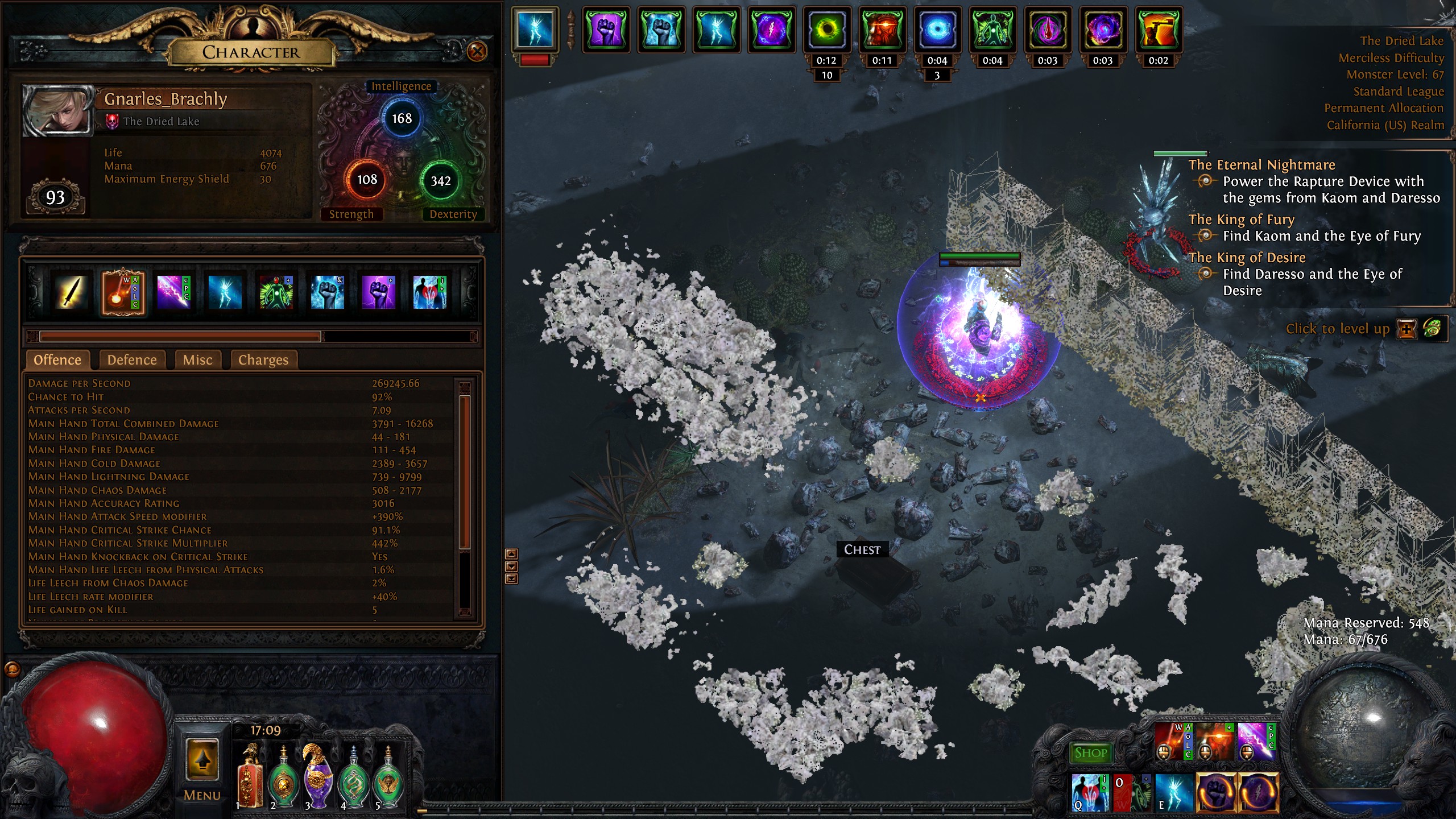Viewport: 1456px width, 819px height.
Task: Click the gem level up plus button
Action: coord(1407,329)
